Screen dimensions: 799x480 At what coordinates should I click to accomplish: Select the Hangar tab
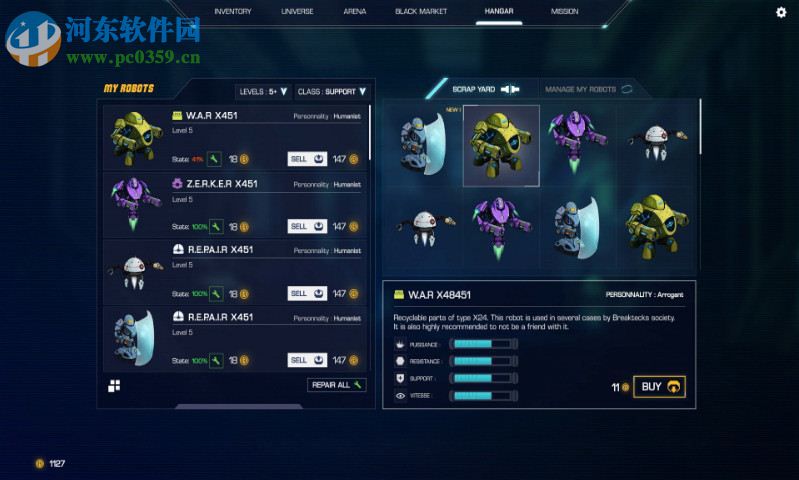tap(499, 12)
